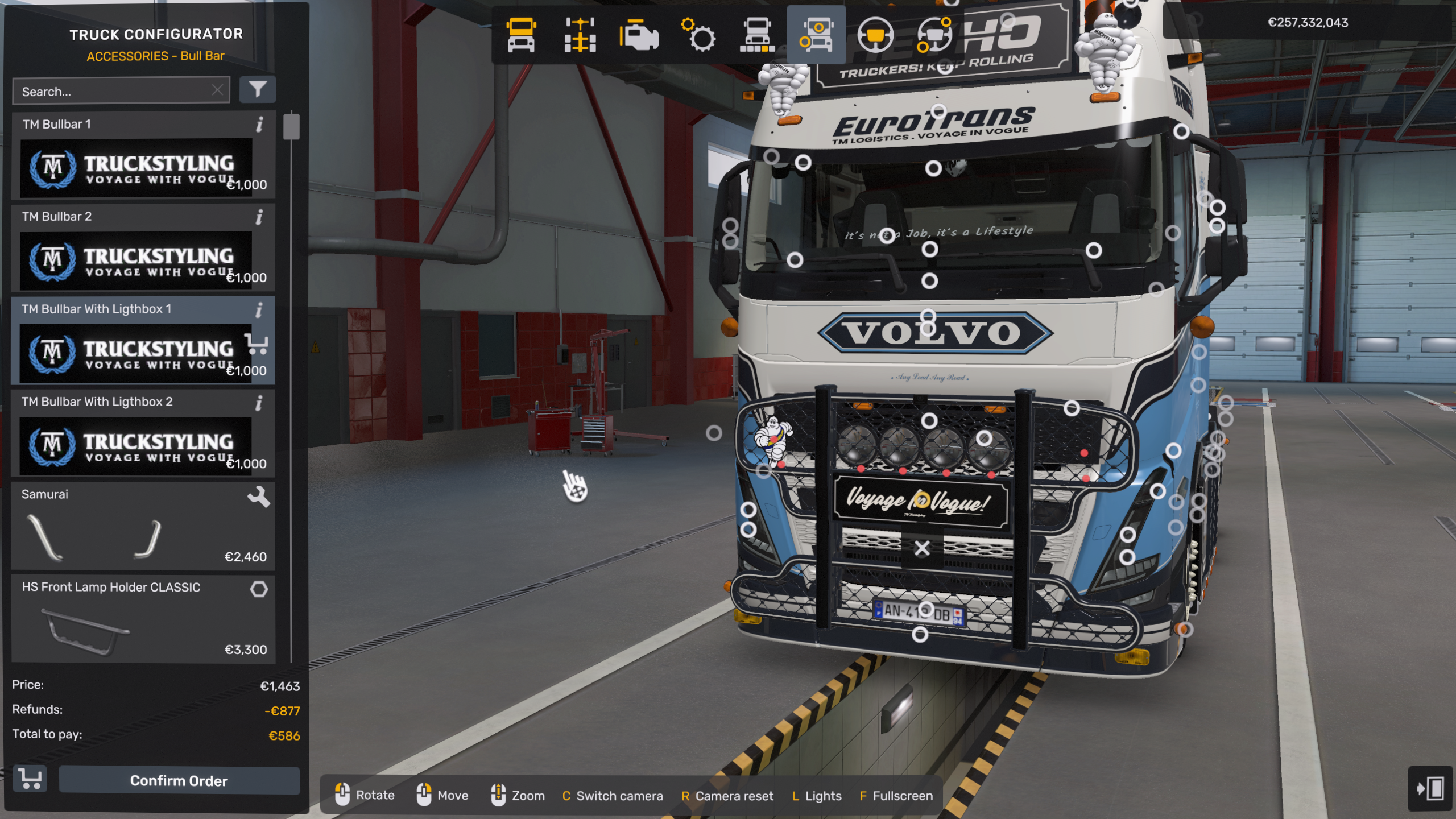The height and width of the screenshot is (819, 1456).
Task: Open the steering wheel interior category
Action: coord(875,35)
